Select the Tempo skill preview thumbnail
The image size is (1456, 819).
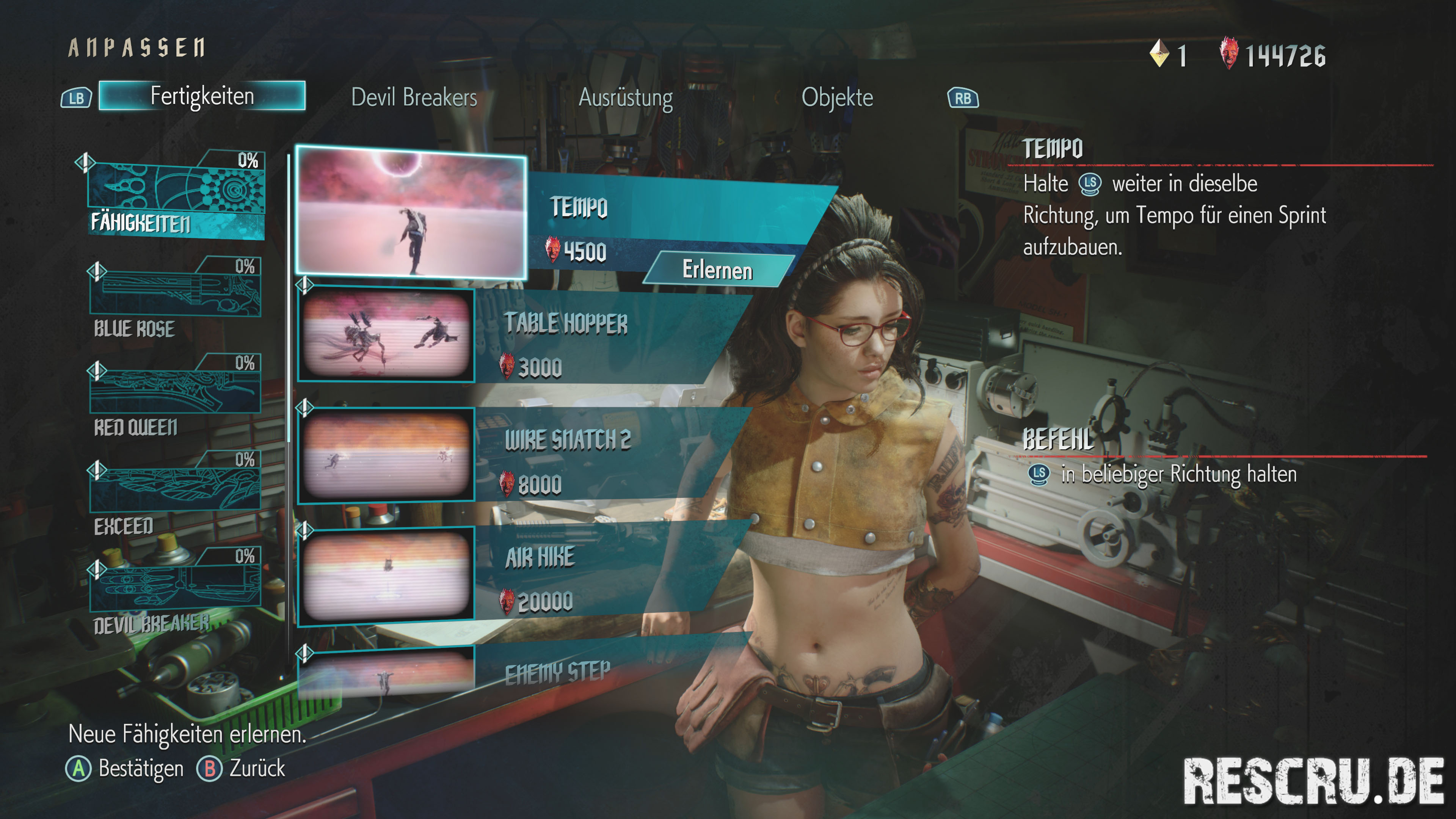[411, 212]
